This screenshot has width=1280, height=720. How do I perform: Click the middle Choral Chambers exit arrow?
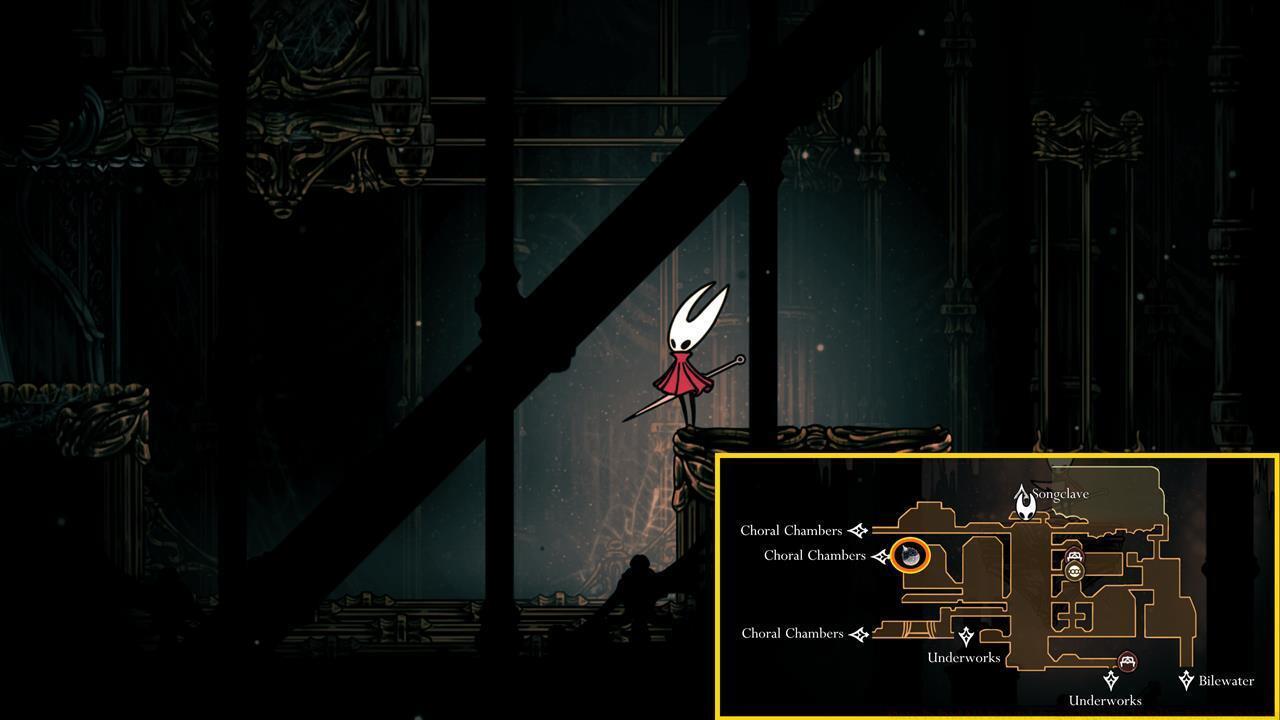881,557
